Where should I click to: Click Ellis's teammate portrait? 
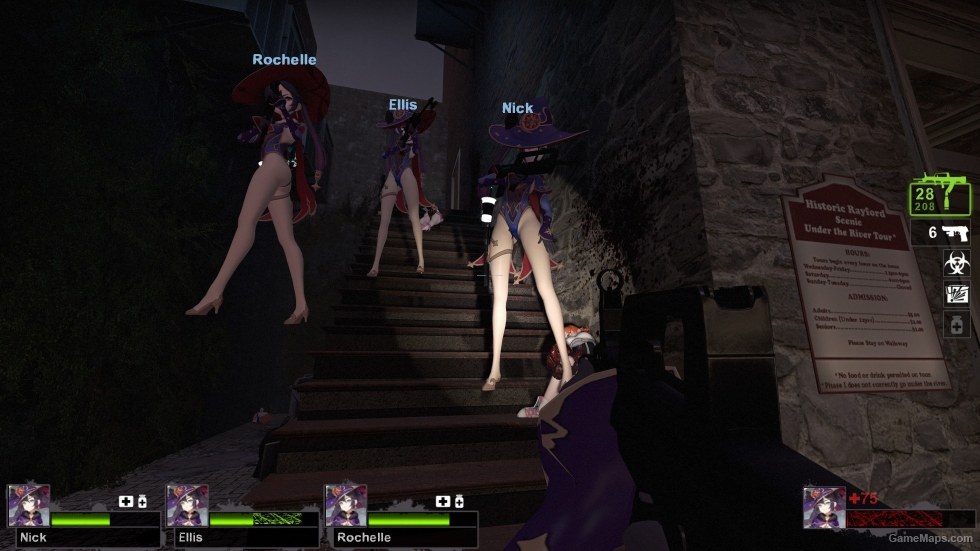point(187,506)
